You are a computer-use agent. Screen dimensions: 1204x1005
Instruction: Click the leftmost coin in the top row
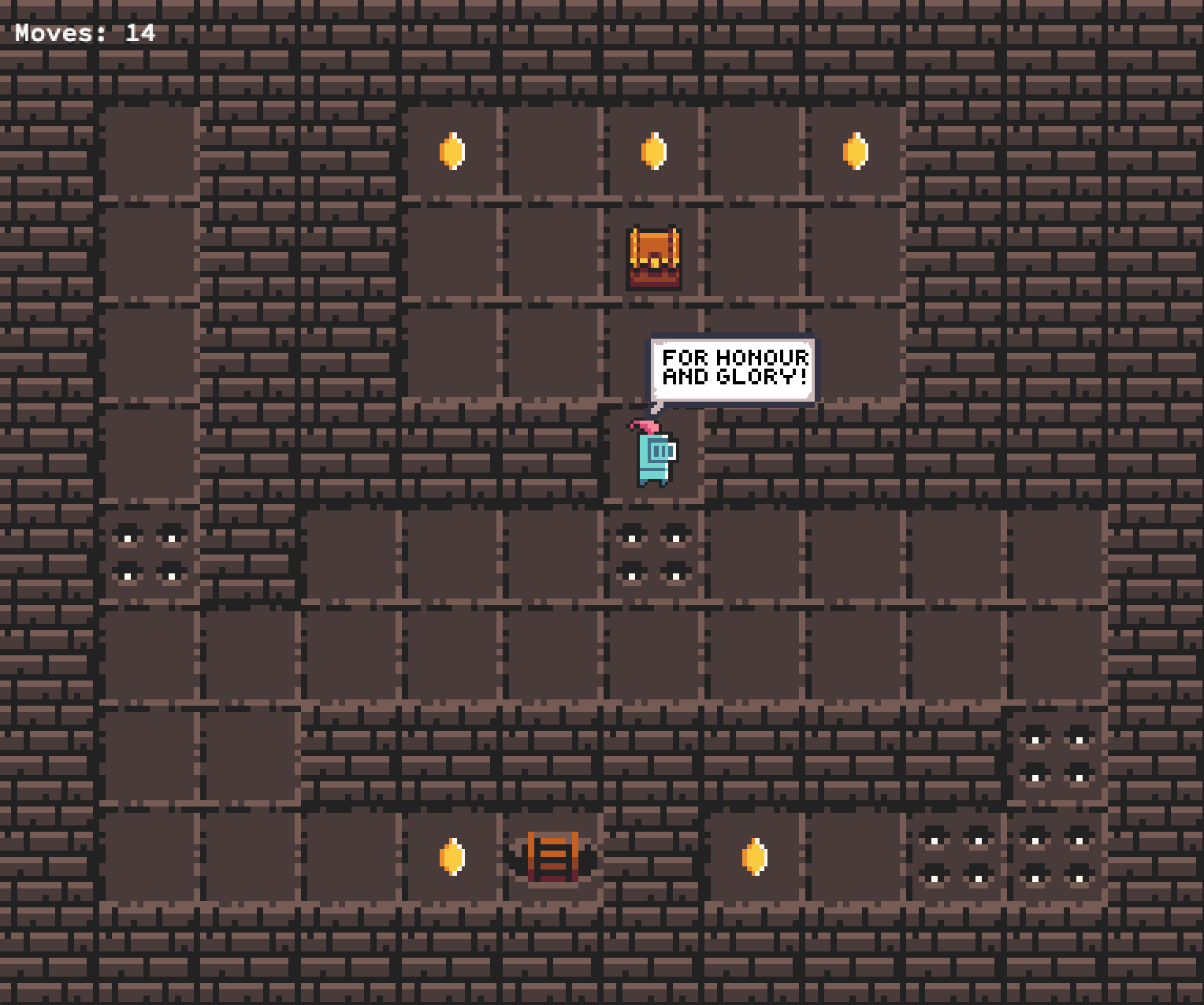click(451, 151)
